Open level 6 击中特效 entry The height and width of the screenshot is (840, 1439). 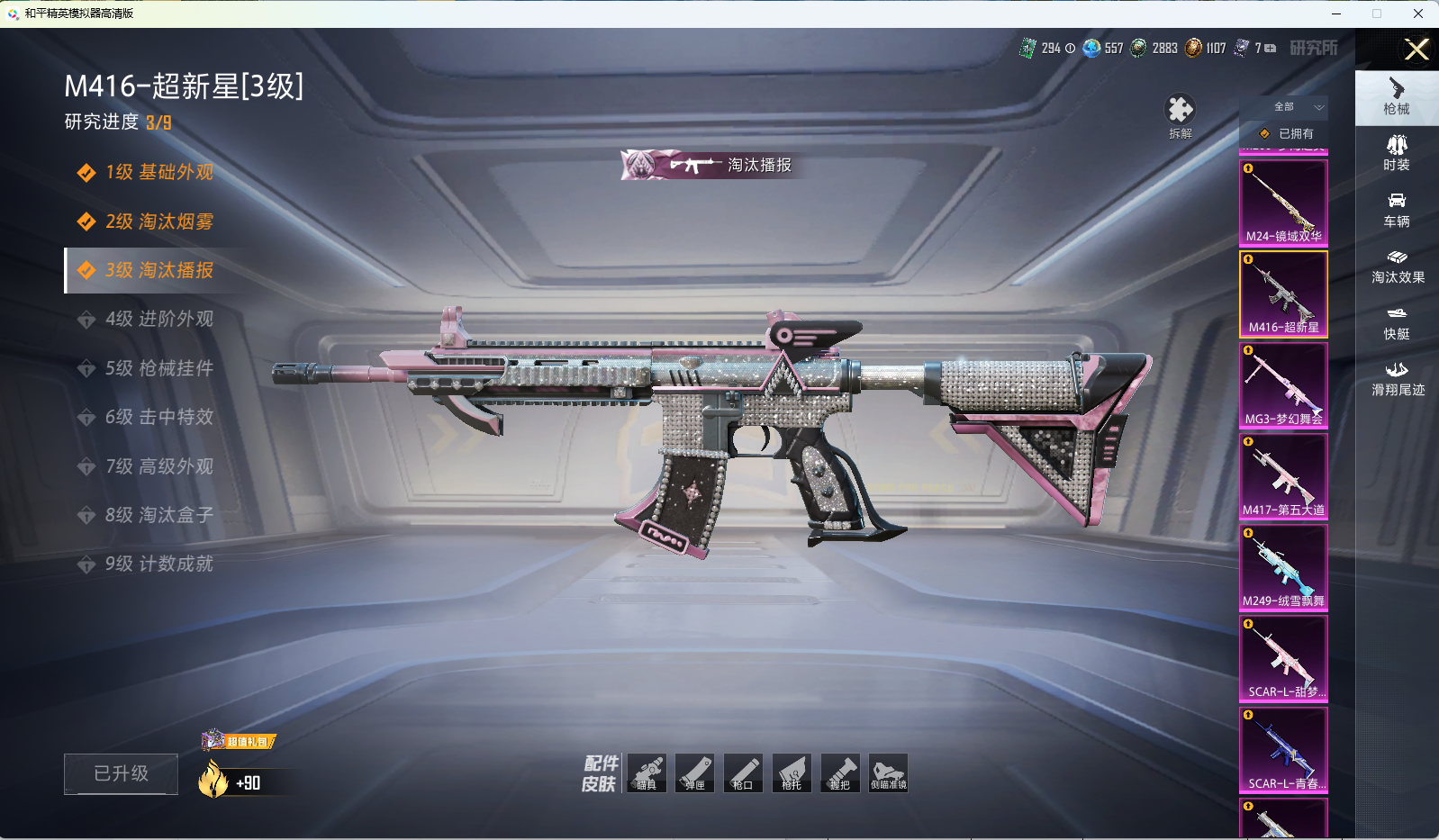click(x=158, y=417)
